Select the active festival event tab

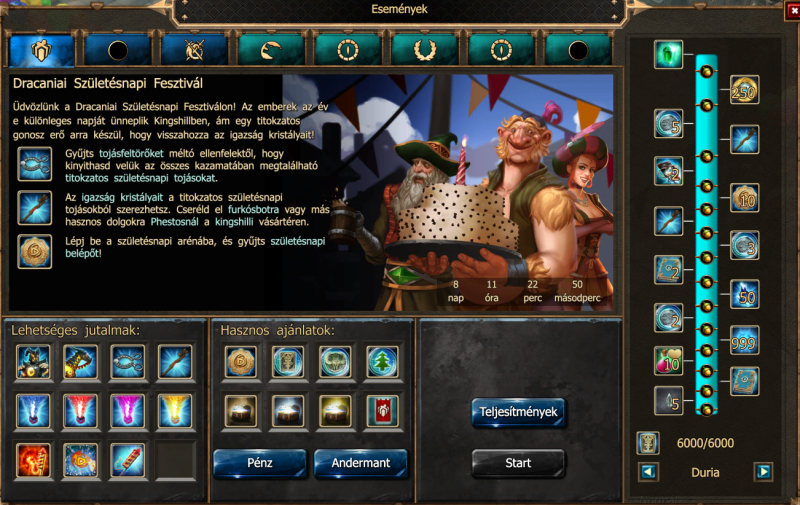point(42,50)
